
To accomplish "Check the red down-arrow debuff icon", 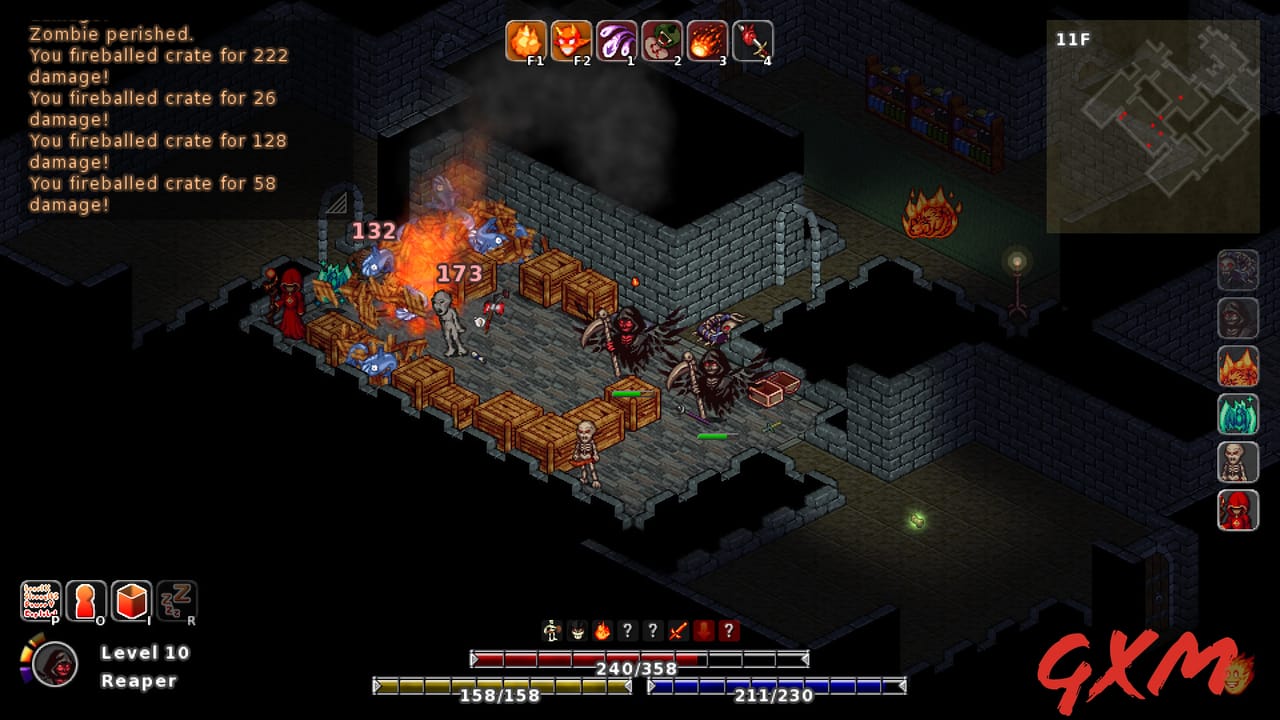I will [x=704, y=631].
